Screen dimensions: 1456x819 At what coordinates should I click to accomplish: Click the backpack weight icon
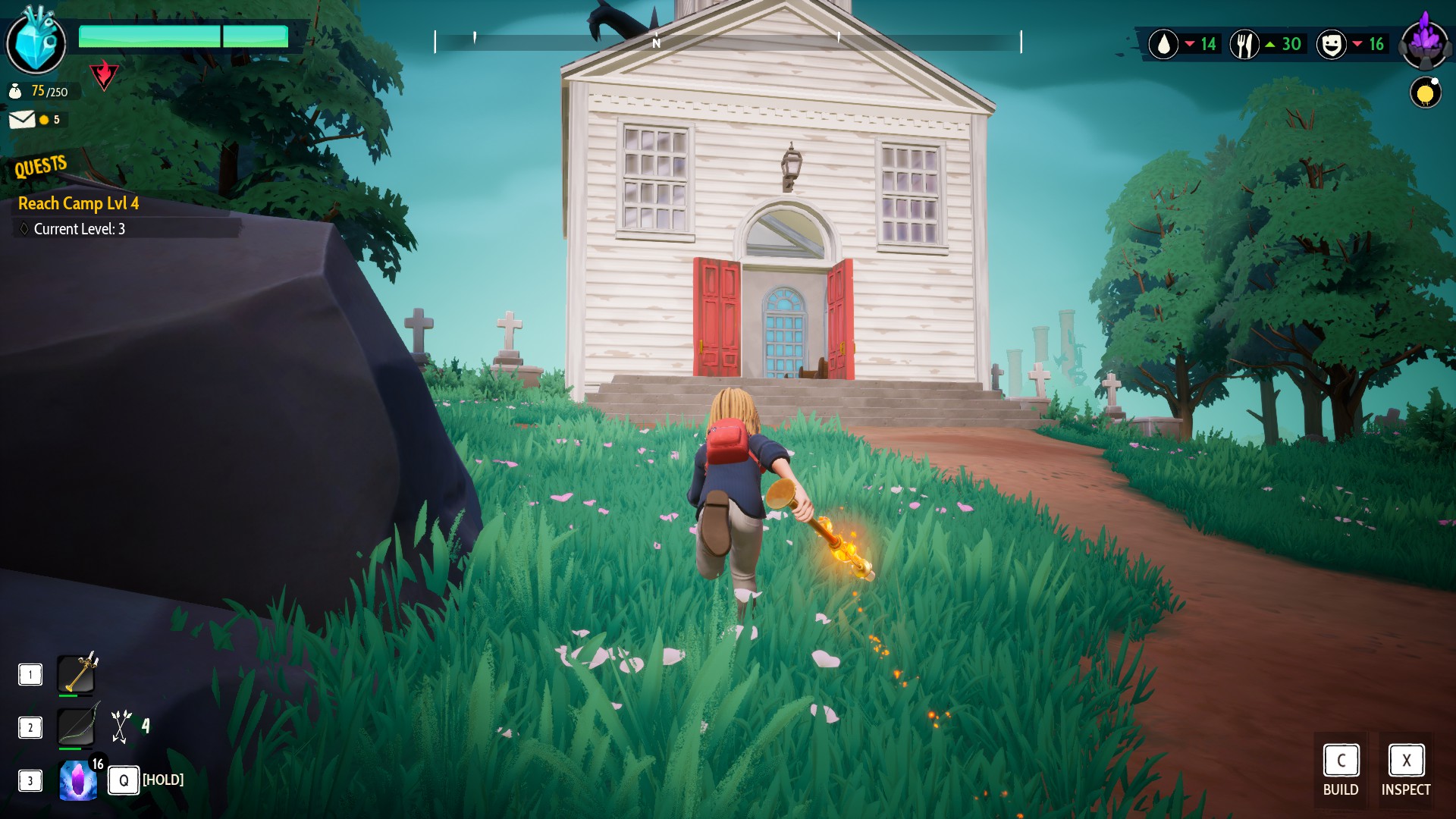pyautogui.click(x=15, y=92)
